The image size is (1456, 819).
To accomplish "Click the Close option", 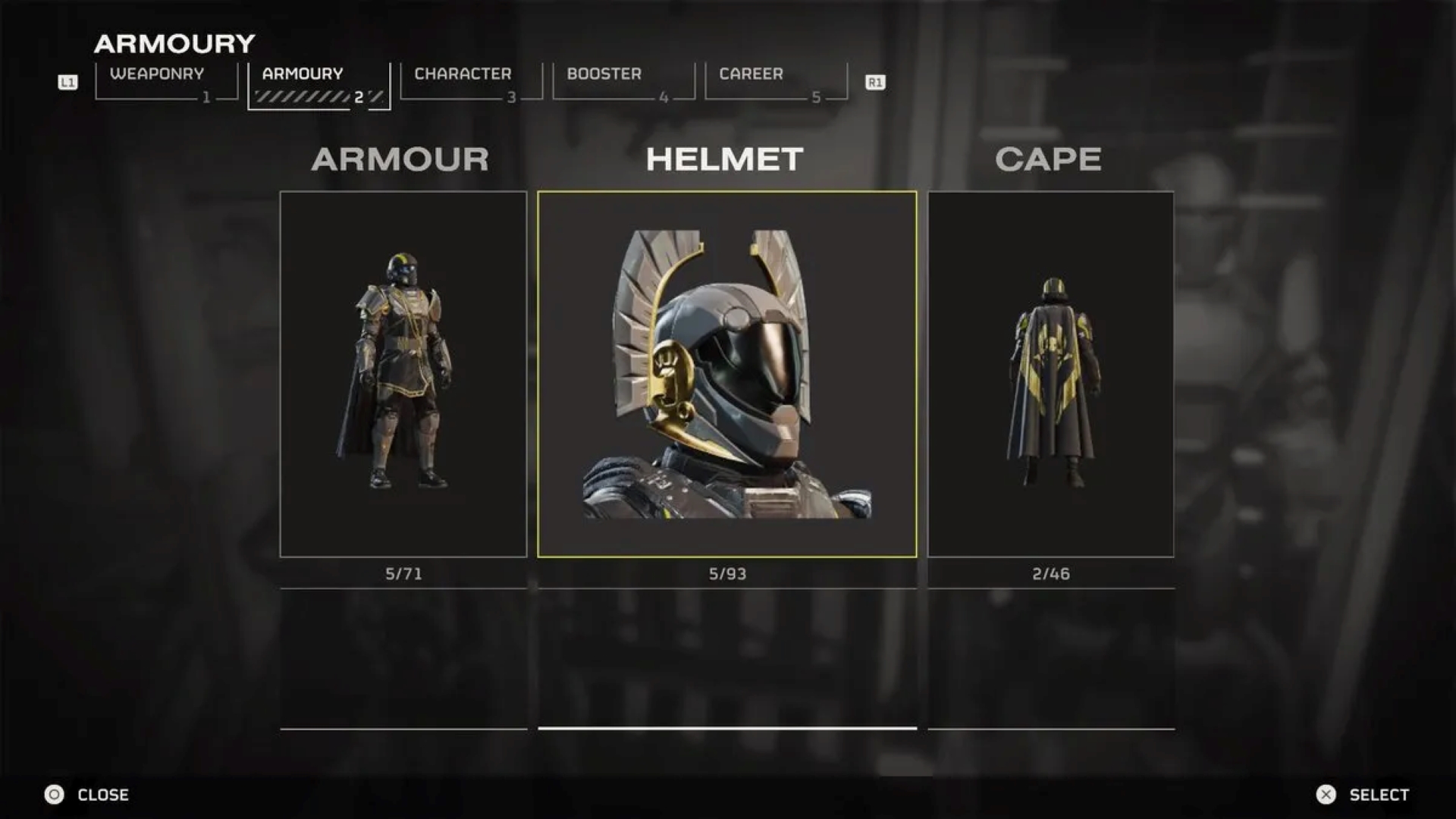I will coord(88,794).
